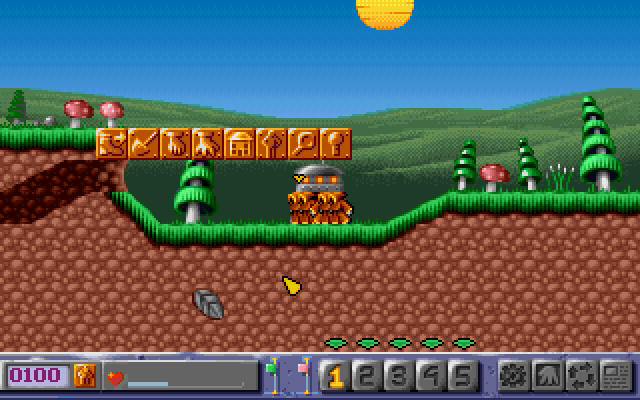This screenshot has height=400, width=640.
Task: Open the mountain landscape icon panel
Action: pyautogui.click(x=546, y=376)
